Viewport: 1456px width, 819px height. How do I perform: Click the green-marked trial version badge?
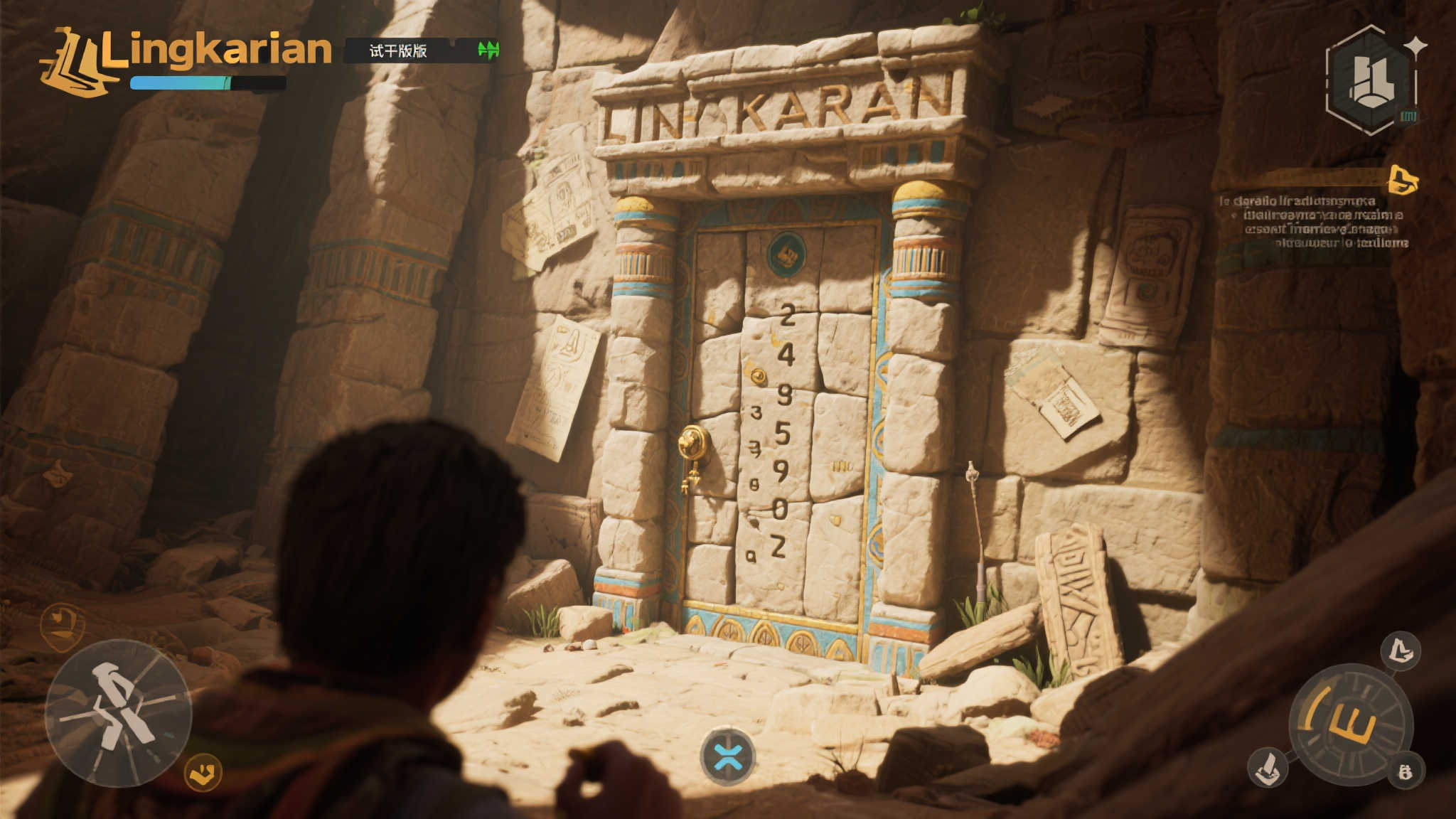pyautogui.click(x=422, y=50)
